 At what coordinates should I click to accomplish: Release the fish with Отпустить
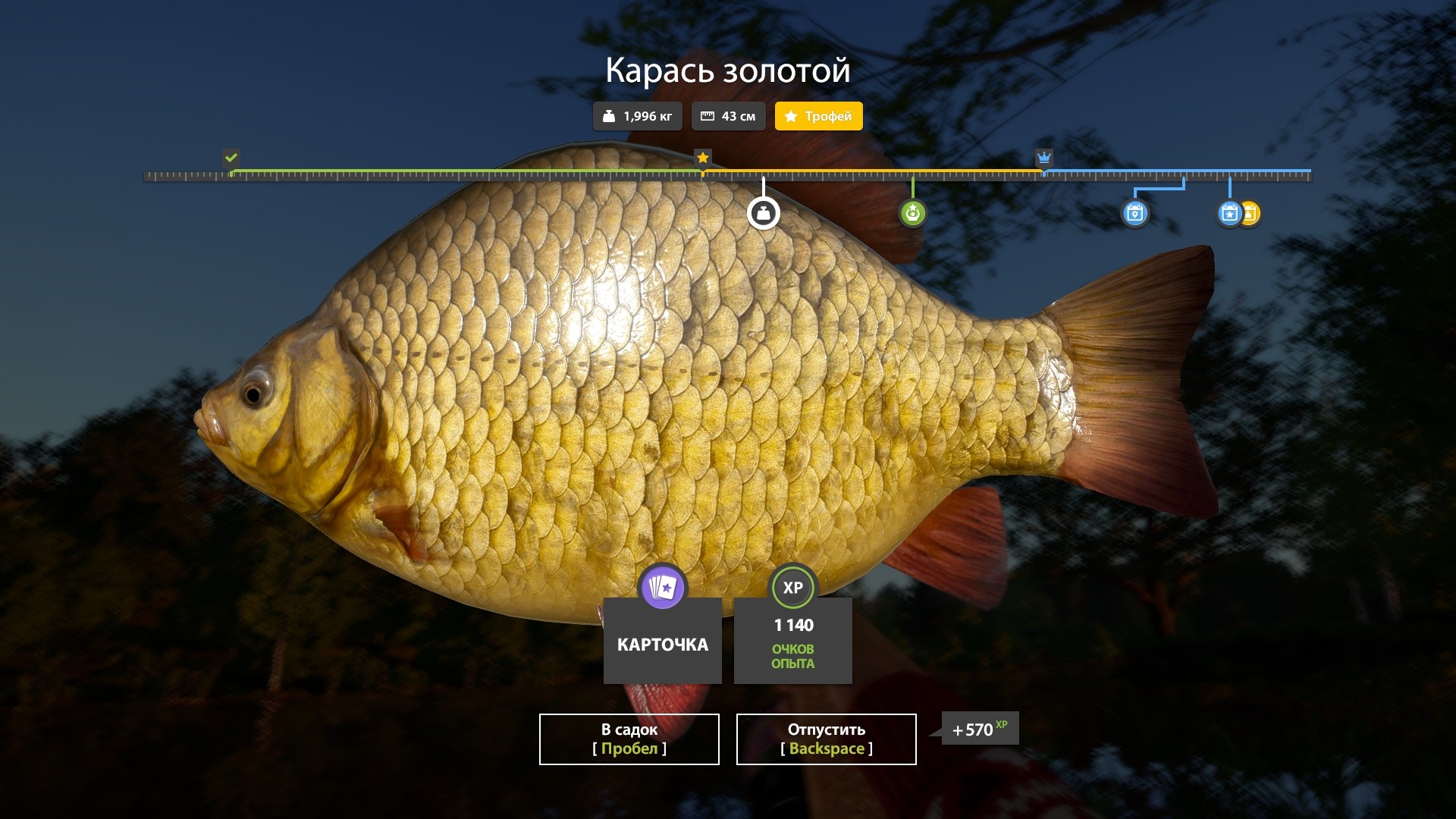[826, 739]
